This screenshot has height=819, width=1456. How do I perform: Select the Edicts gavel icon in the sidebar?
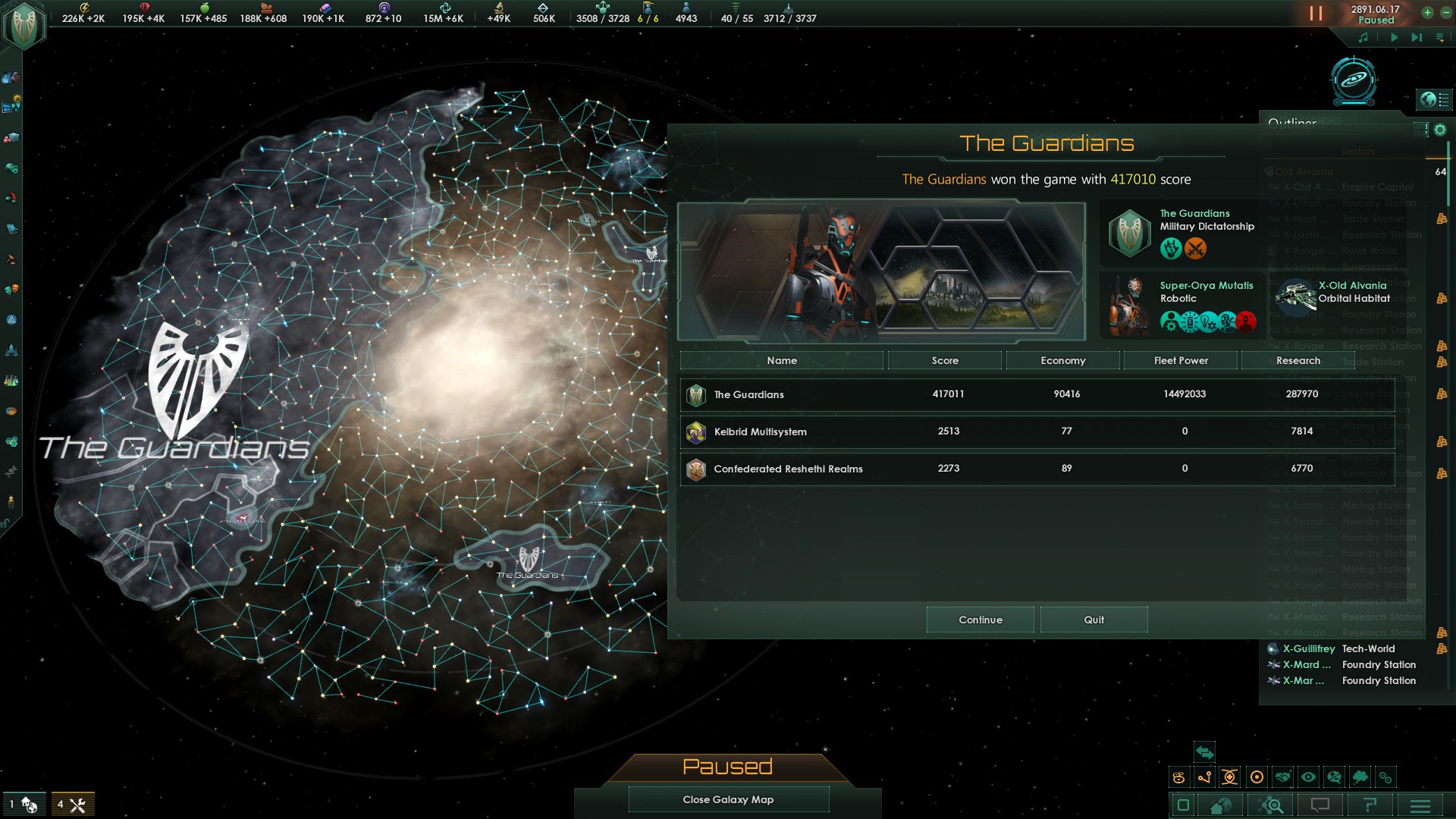click(10, 258)
